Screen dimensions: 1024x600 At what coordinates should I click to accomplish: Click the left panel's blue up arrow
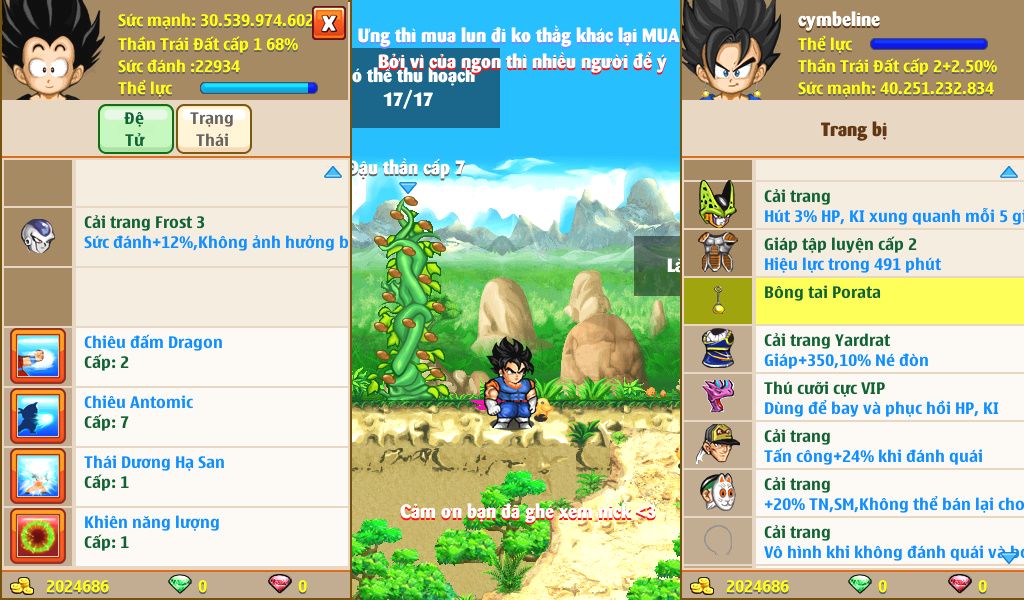pyautogui.click(x=333, y=173)
